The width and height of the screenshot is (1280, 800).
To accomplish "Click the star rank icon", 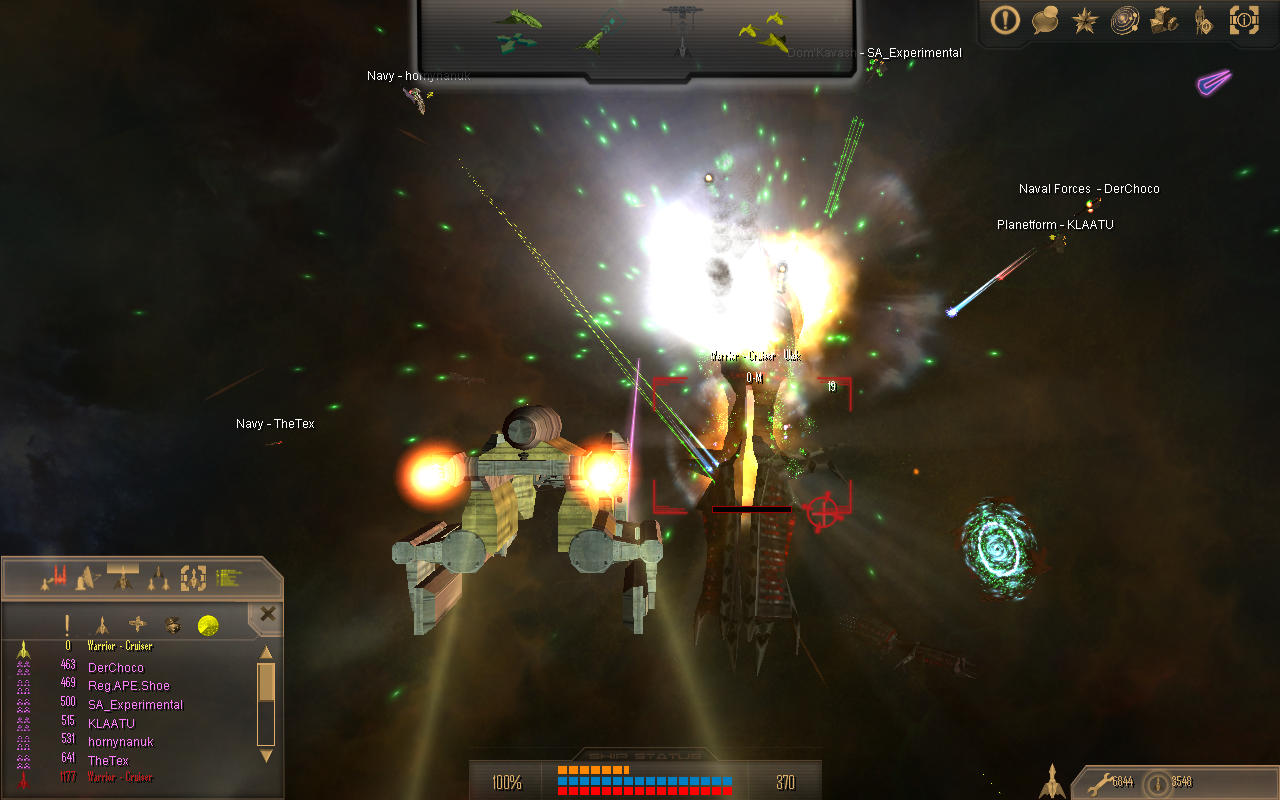I will point(1085,20).
